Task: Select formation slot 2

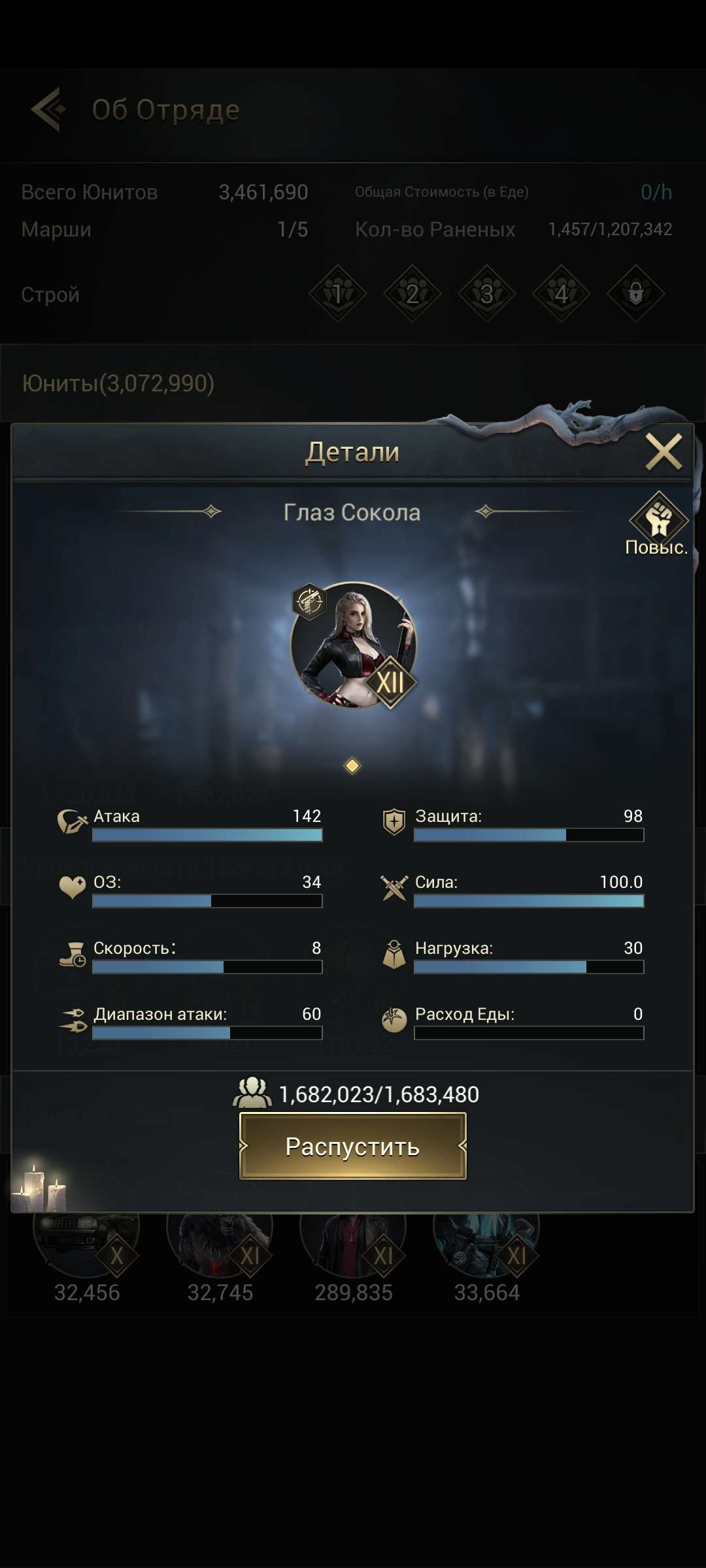Action: 412,293
